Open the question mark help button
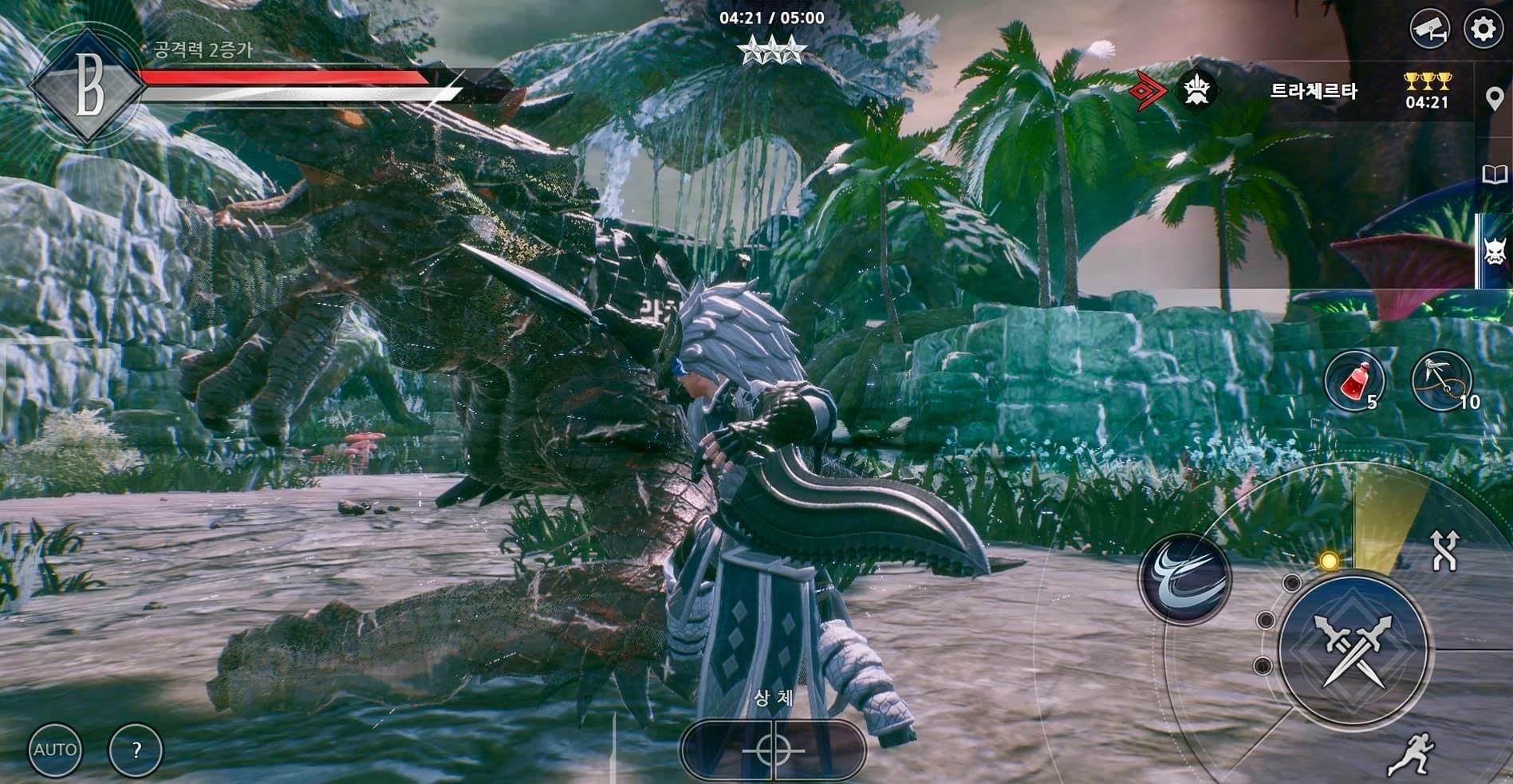This screenshot has width=1513, height=784. (x=136, y=750)
